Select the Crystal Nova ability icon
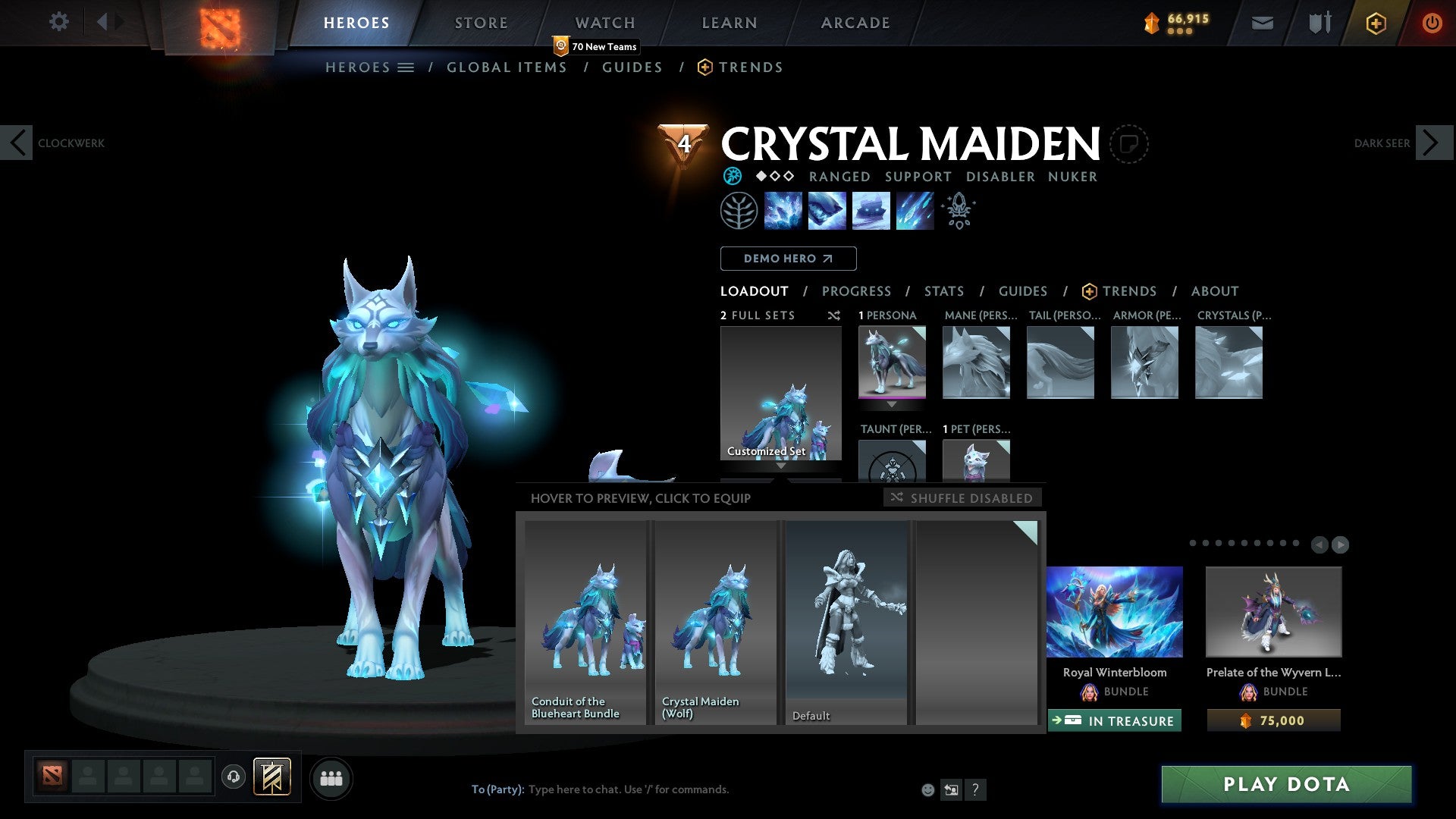This screenshot has height=819, width=1456. (x=783, y=211)
